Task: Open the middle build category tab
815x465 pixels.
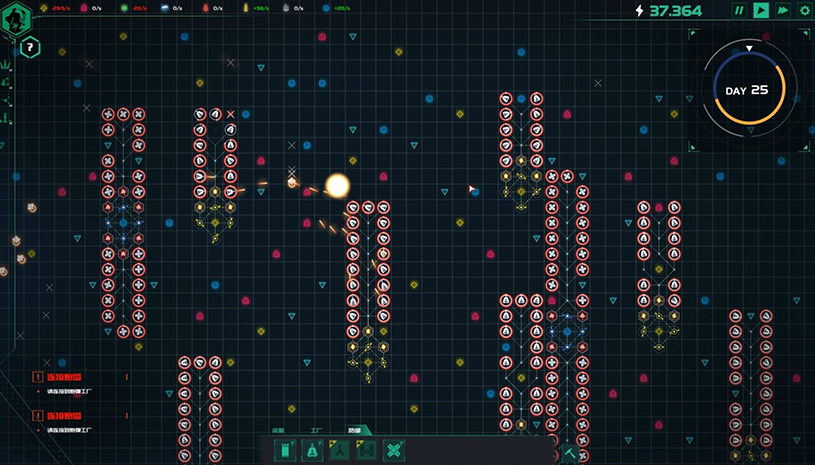Action: pyautogui.click(x=315, y=431)
